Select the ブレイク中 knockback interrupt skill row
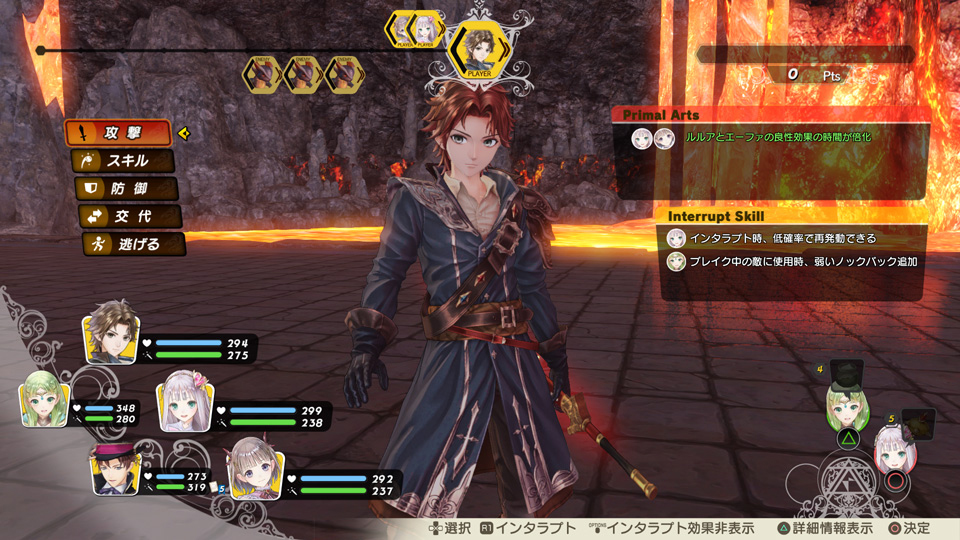Image resolution: width=960 pixels, height=540 pixels. (790, 262)
